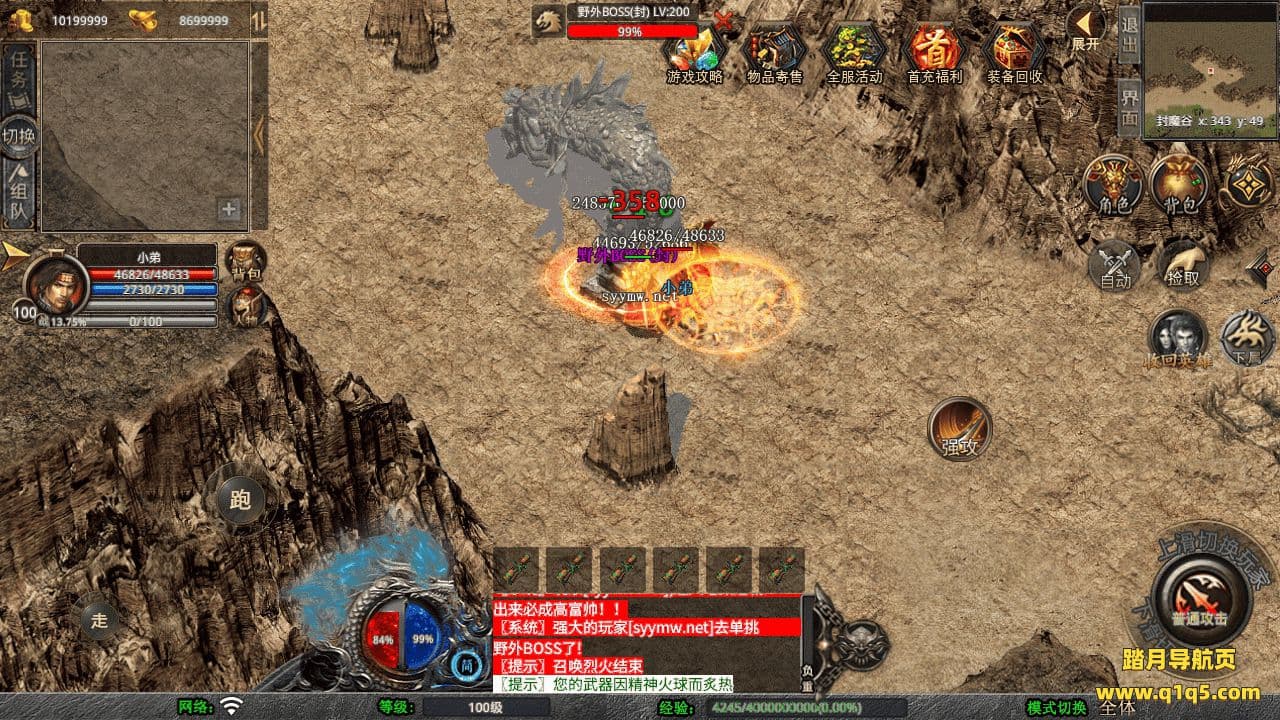Tap the 跑 run button
Screen dimensions: 1280x720
pos(240,499)
